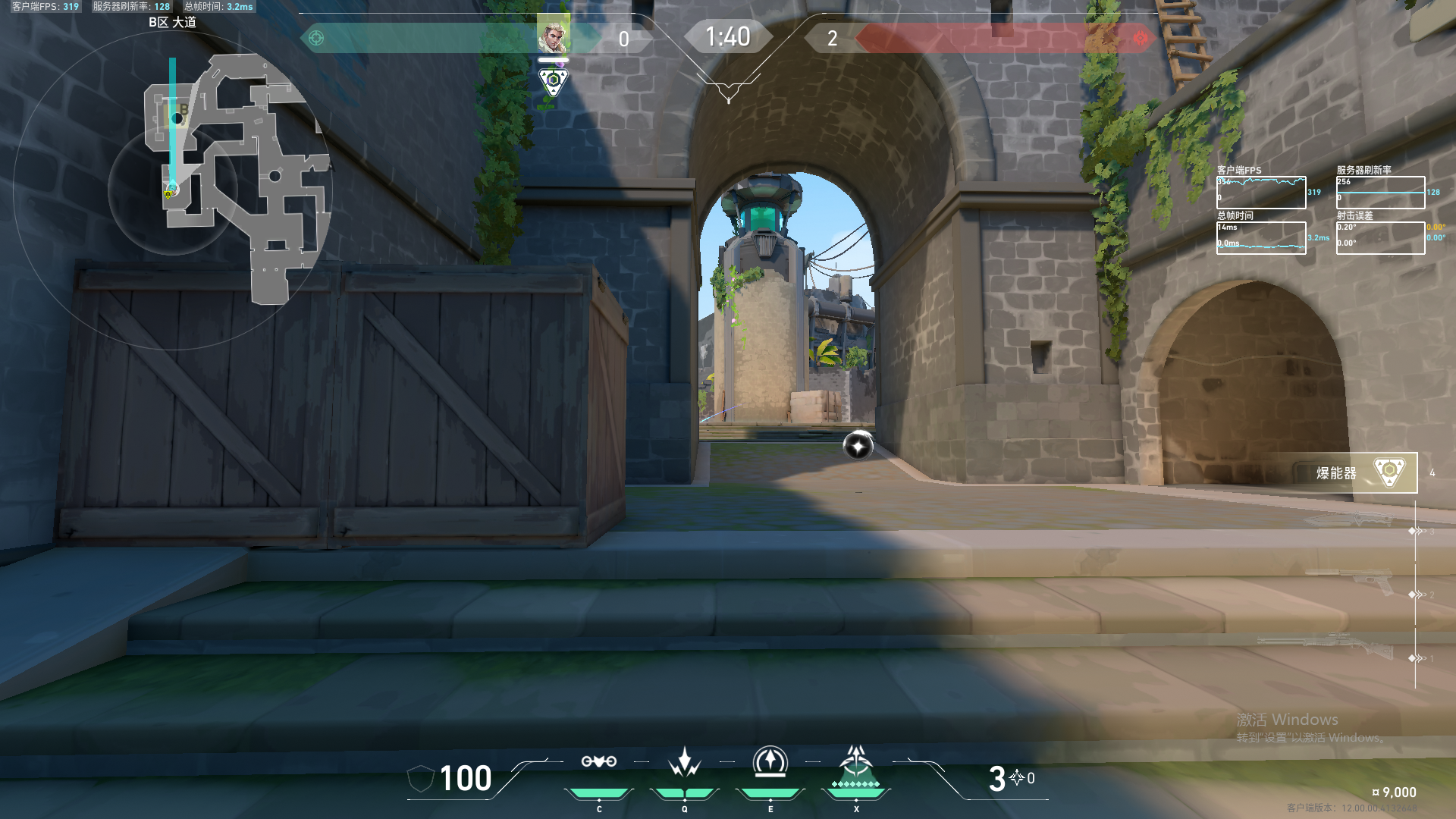Expand the 总帧时间 frame time panel
1456x819 pixels.
coord(1261,237)
